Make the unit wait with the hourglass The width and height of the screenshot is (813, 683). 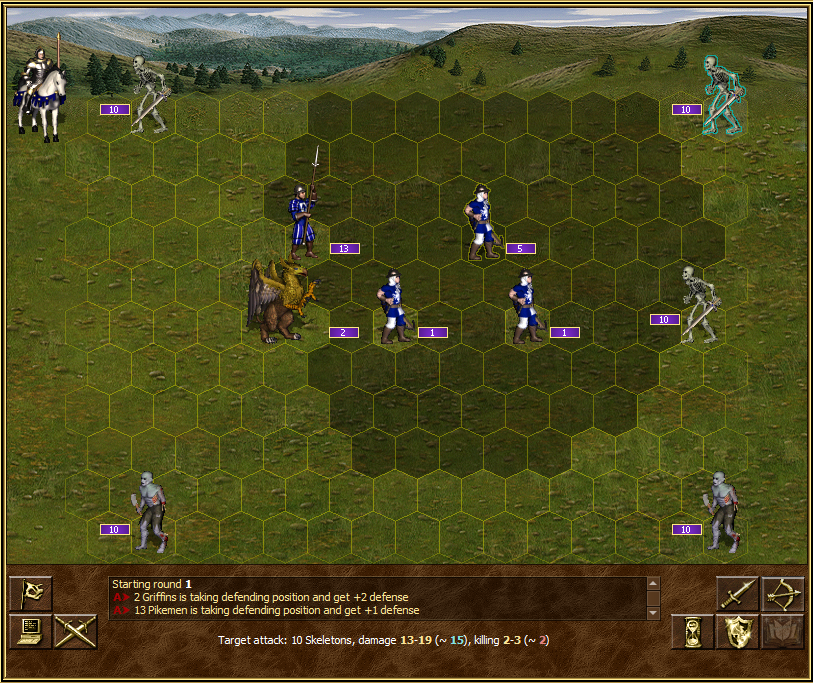point(691,632)
